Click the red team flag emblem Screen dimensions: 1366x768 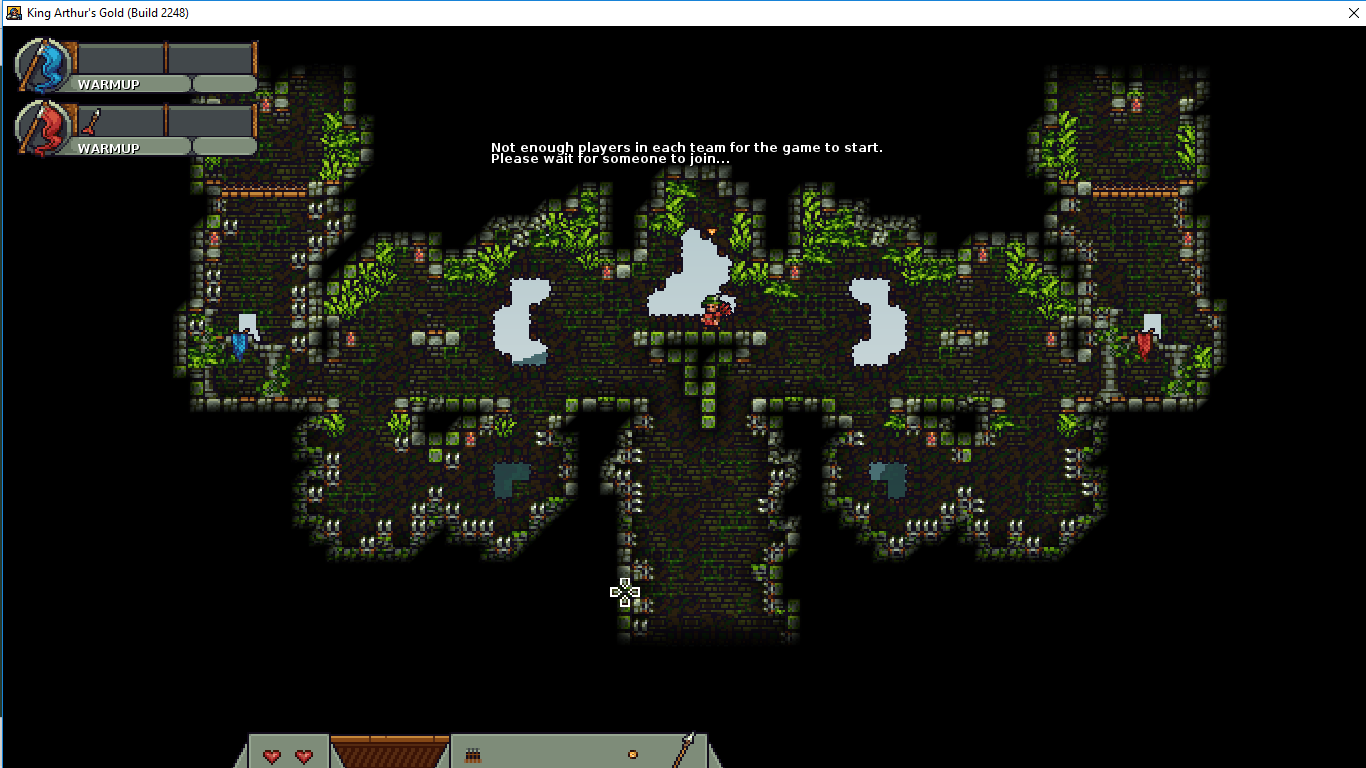point(44,129)
